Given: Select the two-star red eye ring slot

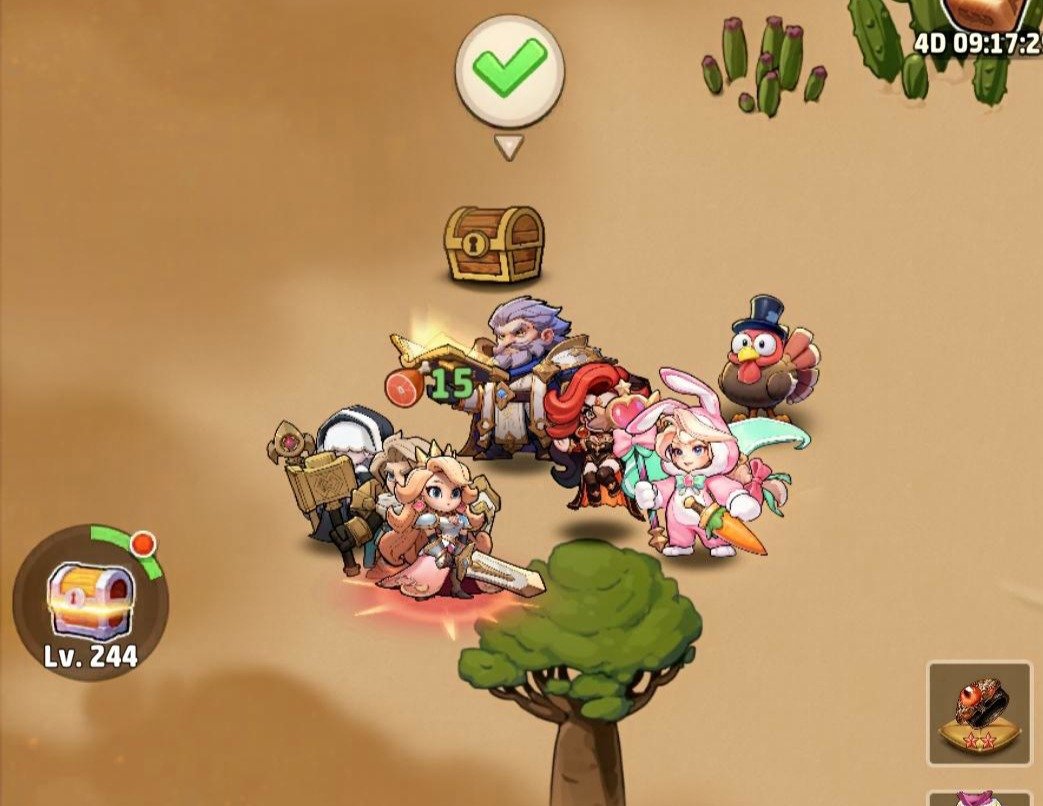Looking at the screenshot, I should (x=979, y=713).
